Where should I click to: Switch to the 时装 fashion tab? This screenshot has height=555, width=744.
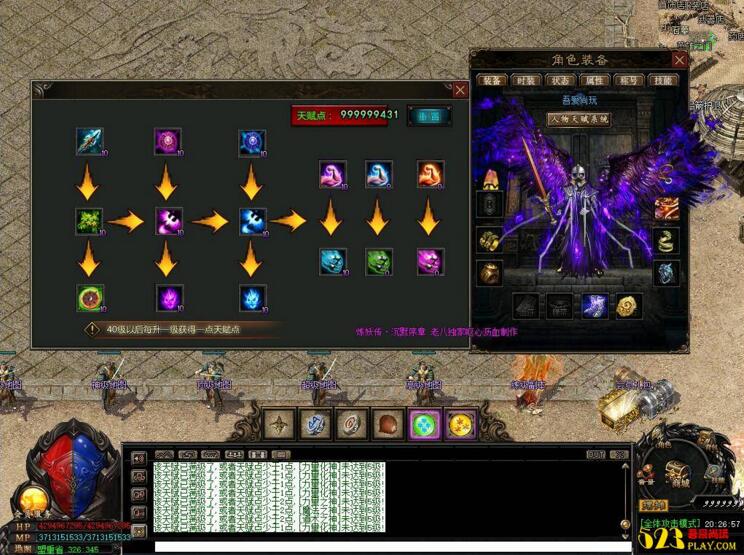pos(525,80)
